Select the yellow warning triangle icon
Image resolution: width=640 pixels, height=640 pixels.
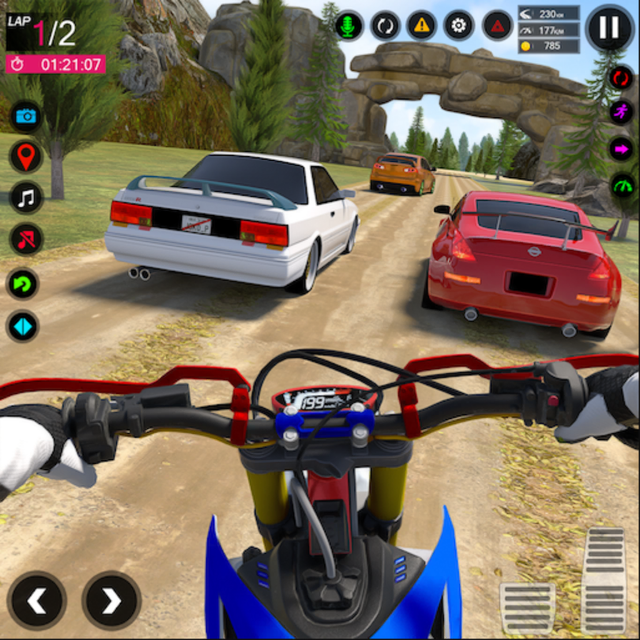[x=422, y=25]
